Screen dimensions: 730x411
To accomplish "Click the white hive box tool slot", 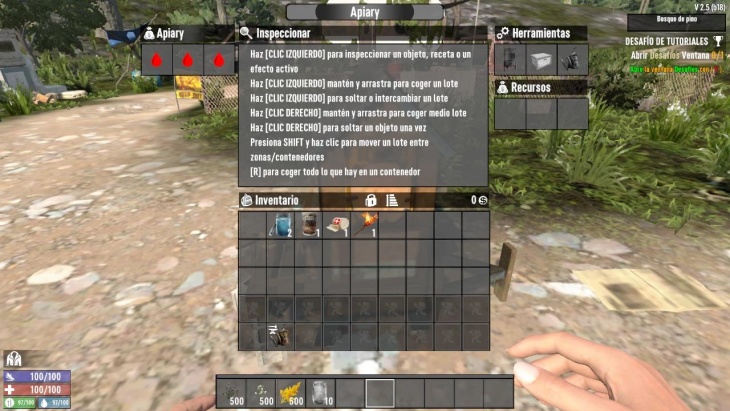I will (541, 59).
